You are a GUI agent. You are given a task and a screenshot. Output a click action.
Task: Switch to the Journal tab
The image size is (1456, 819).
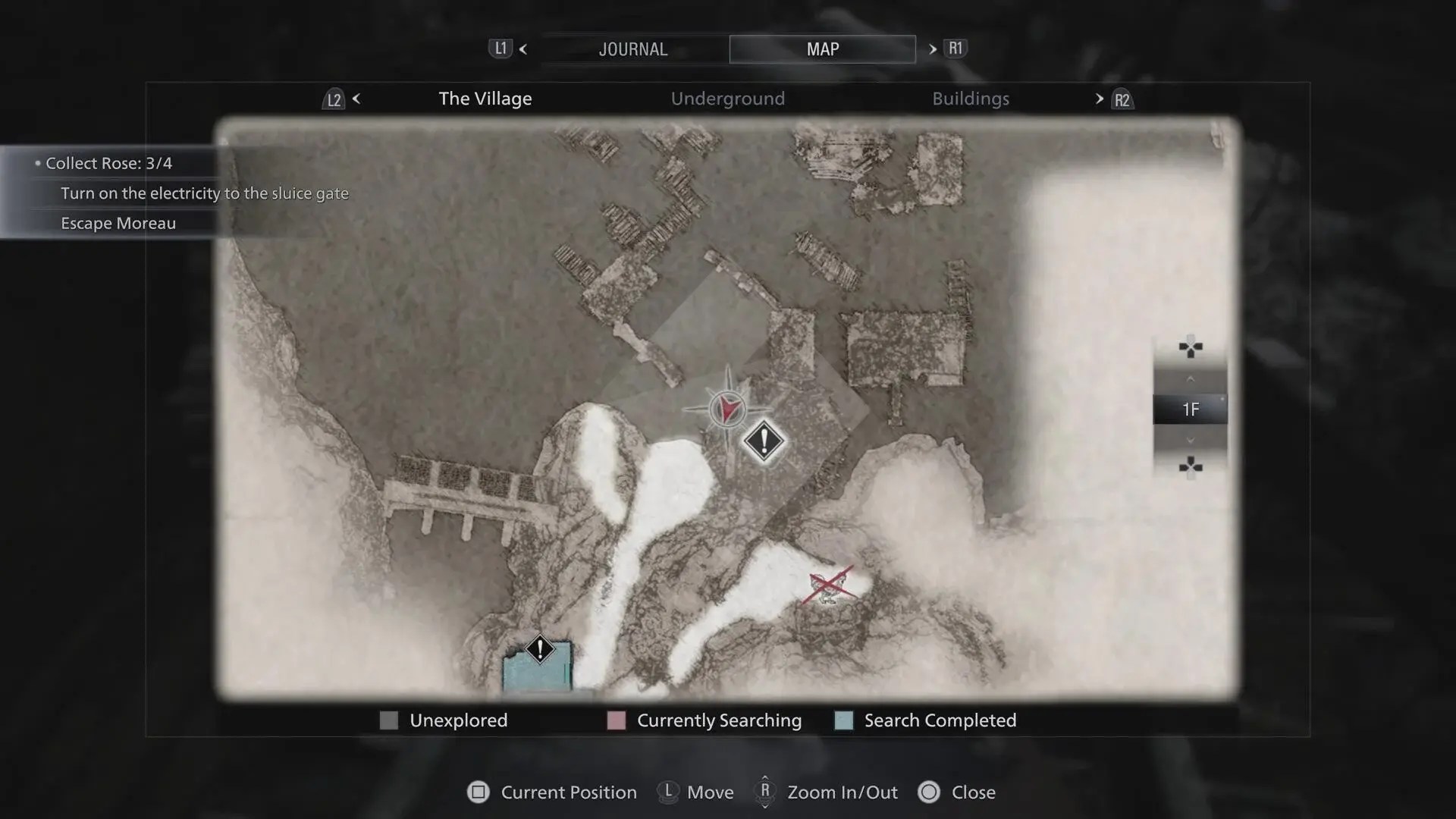click(x=633, y=49)
